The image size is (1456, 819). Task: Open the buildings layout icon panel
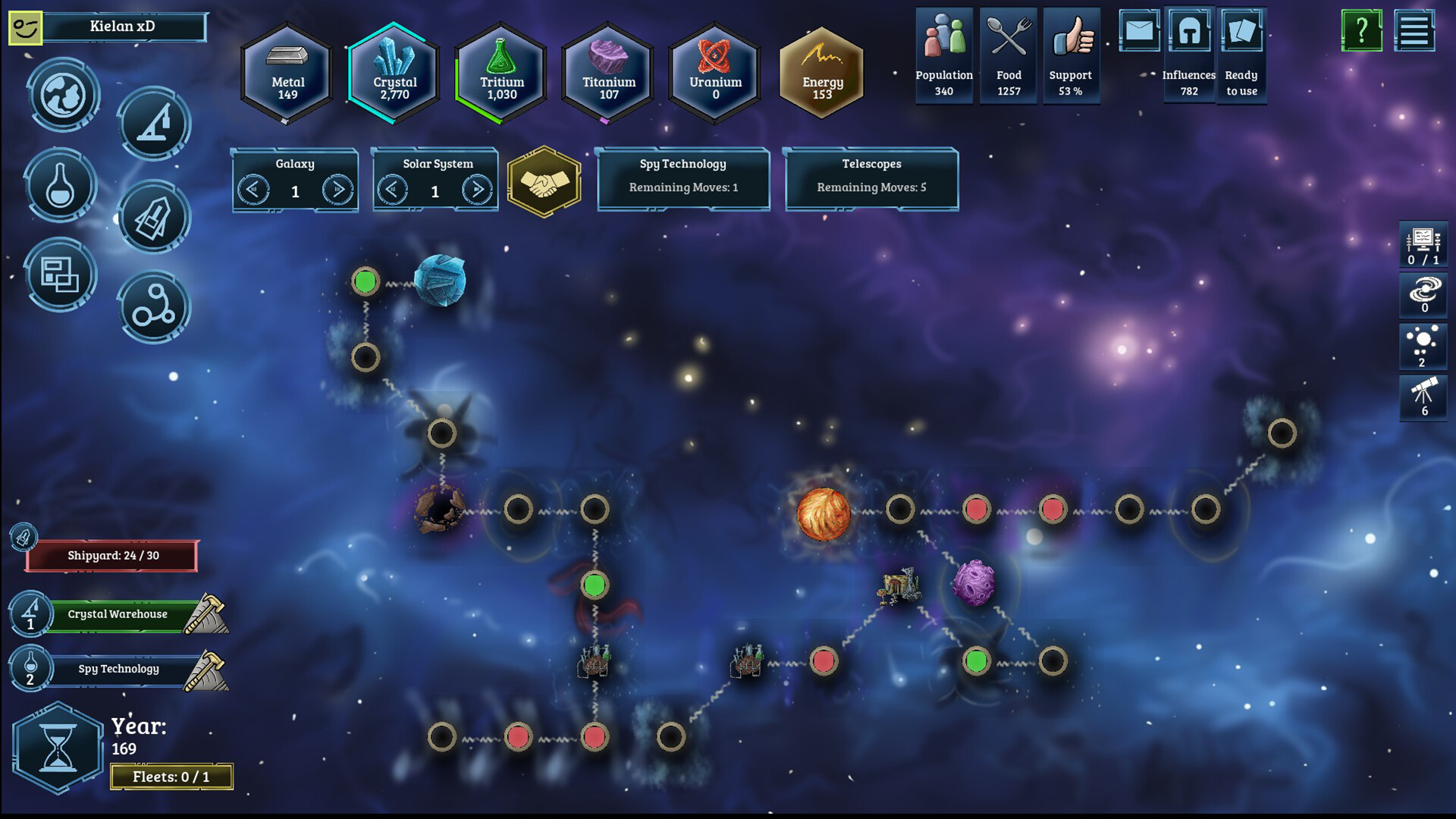pyautogui.click(x=61, y=277)
